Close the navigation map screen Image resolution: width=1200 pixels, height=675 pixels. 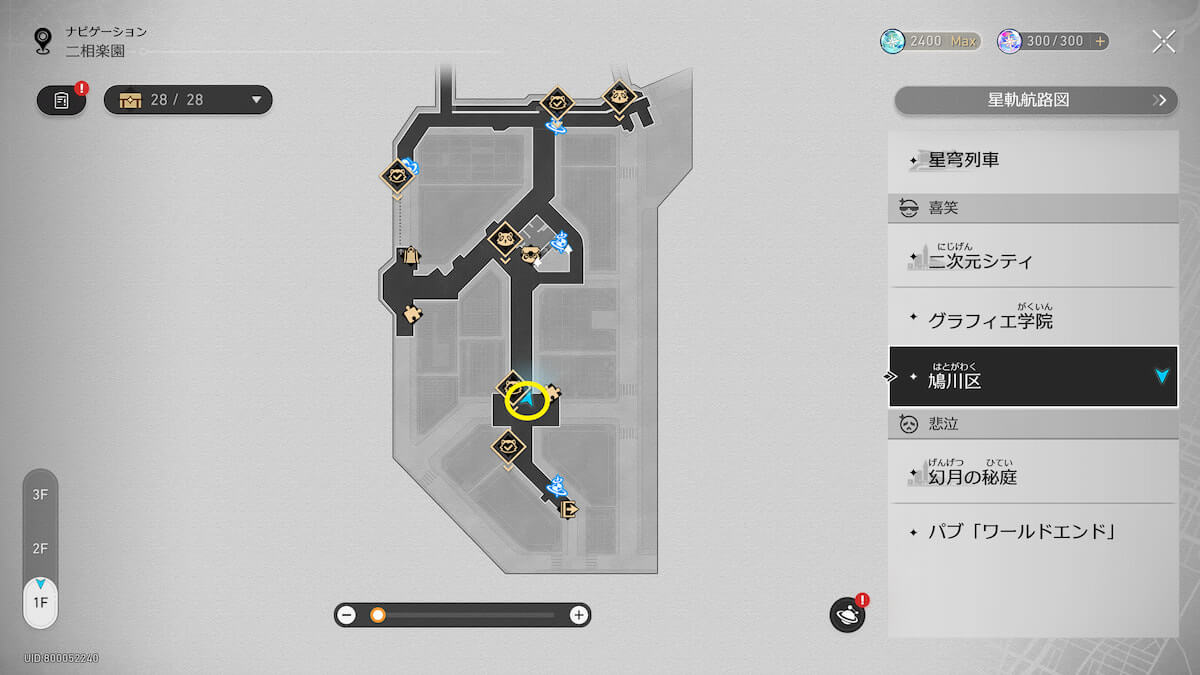[x=1163, y=41]
